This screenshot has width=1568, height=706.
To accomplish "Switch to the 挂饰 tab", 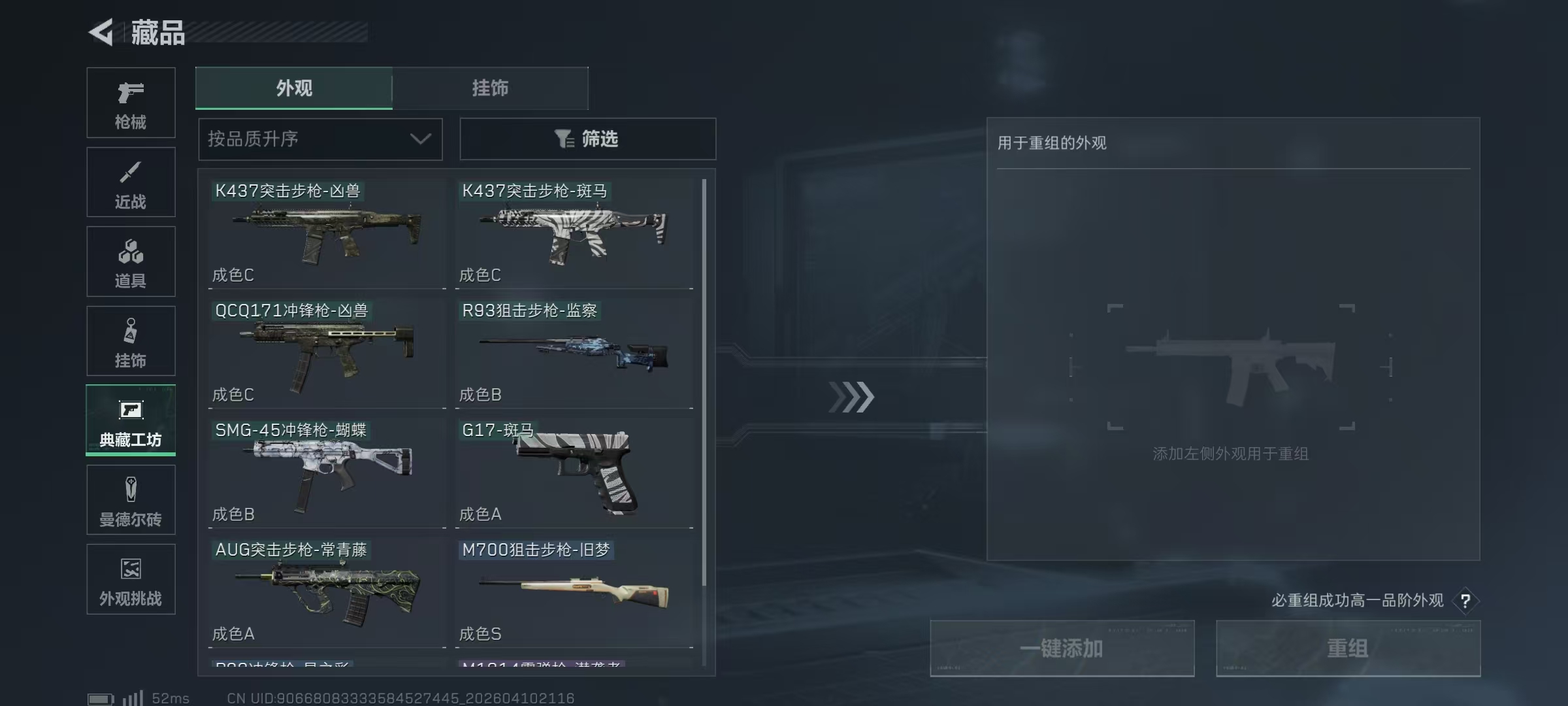I will [x=491, y=88].
